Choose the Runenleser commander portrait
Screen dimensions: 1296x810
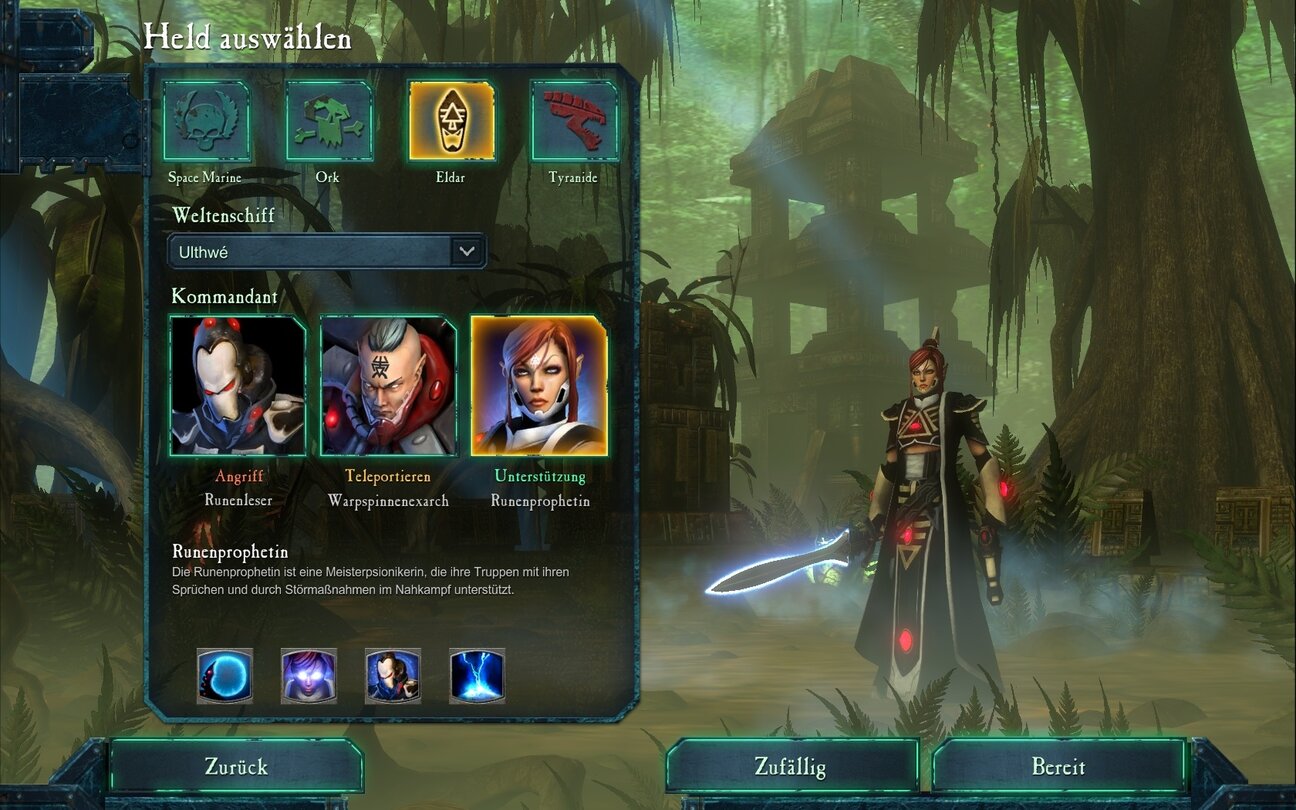pyautogui.click(x=238, y=386)
